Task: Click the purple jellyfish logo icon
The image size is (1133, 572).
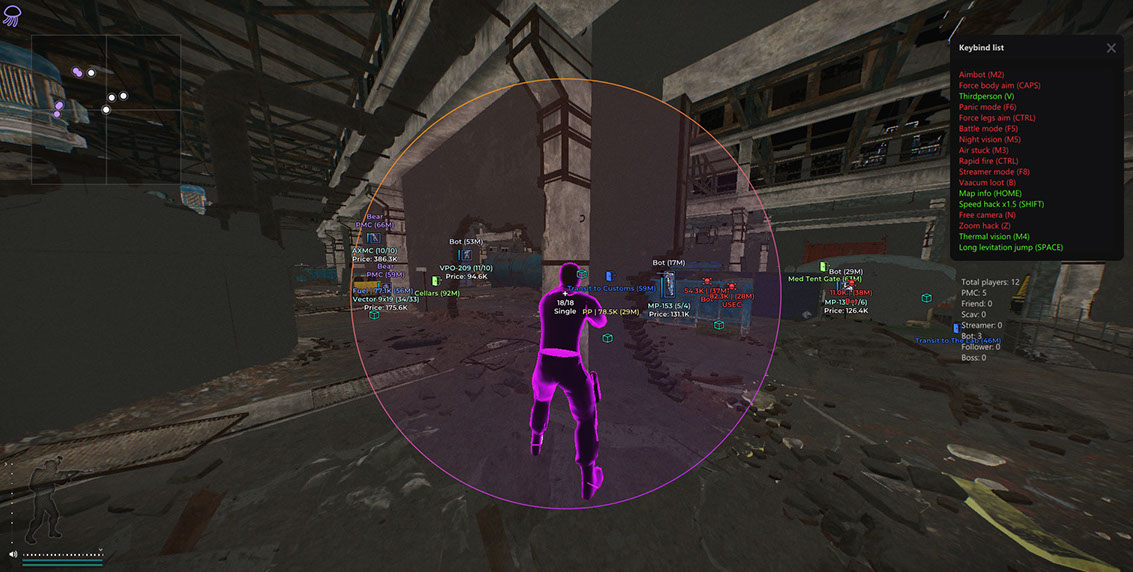Action: coord(12,15)
